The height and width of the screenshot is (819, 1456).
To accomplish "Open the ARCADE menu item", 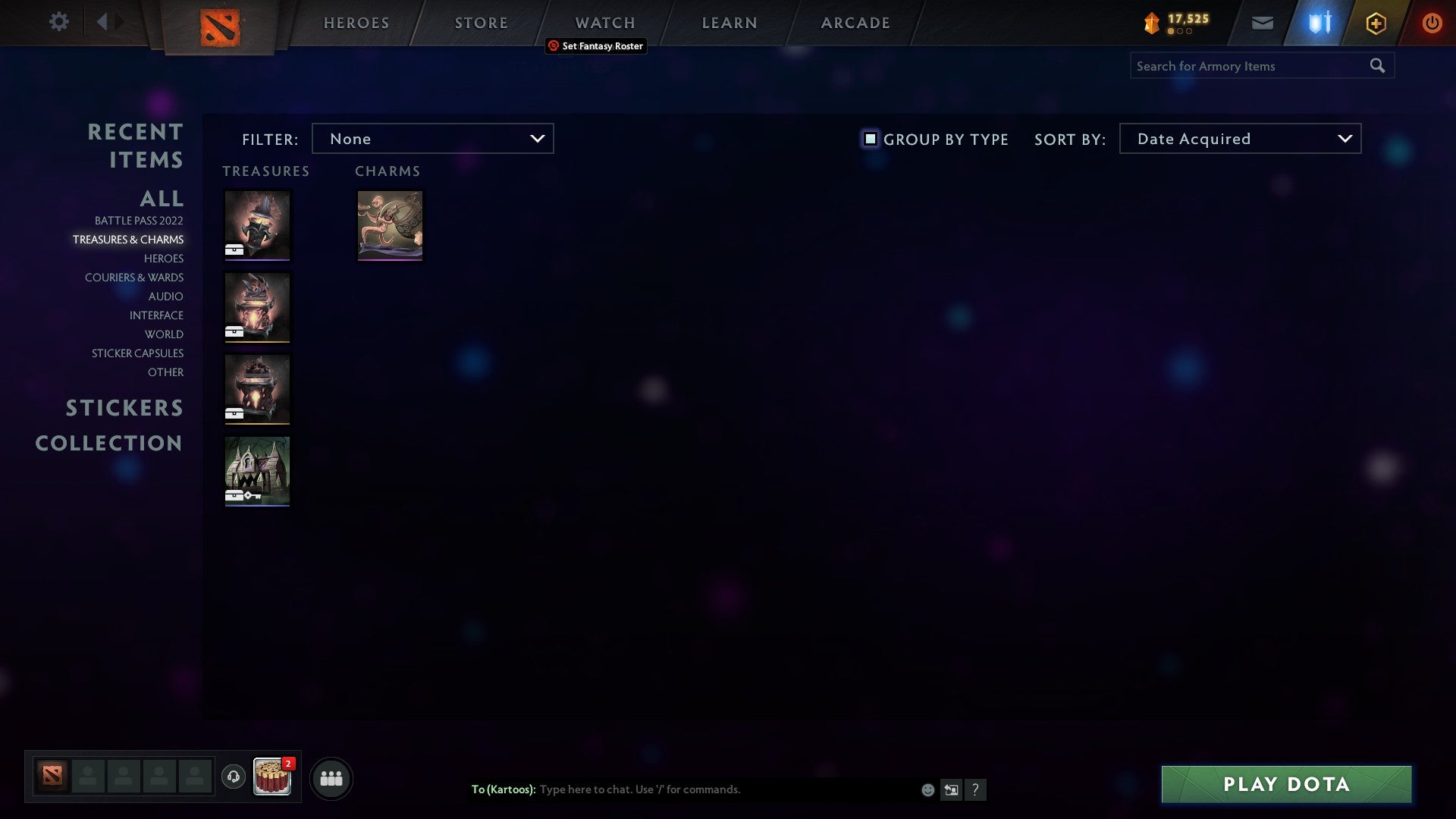I will point(855,22).
